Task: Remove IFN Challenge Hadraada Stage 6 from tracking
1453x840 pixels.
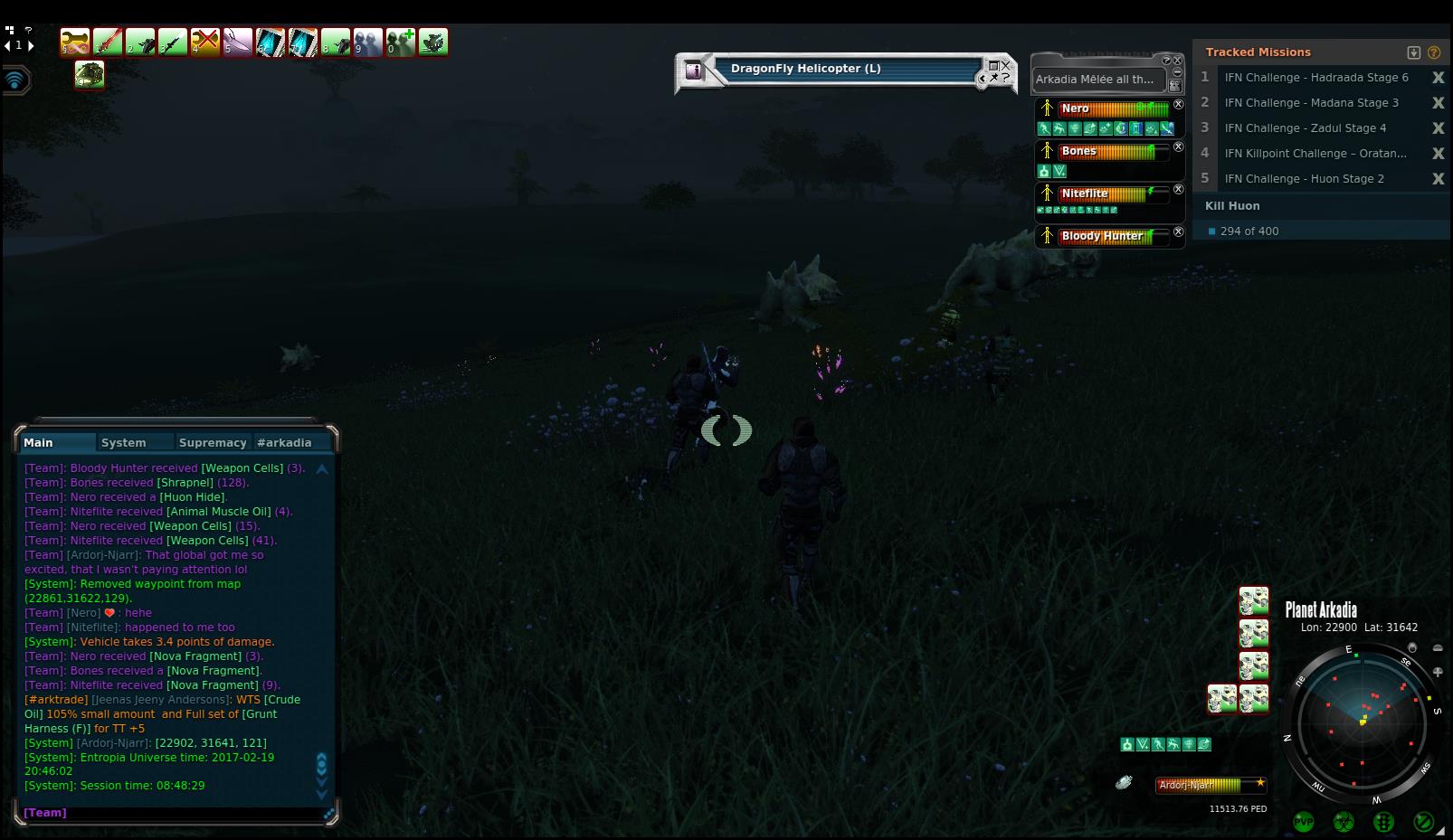Action: (x=1438, y=78)
